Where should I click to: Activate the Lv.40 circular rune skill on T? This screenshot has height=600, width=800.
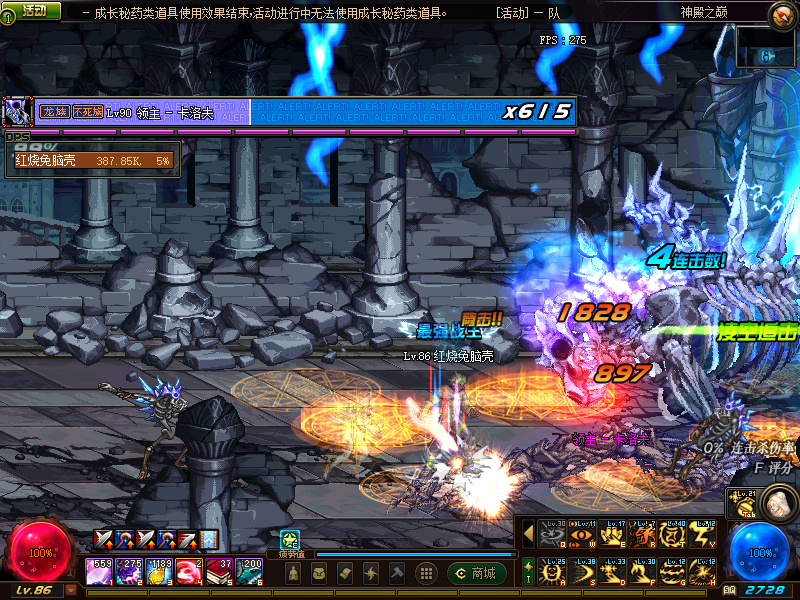670,535
